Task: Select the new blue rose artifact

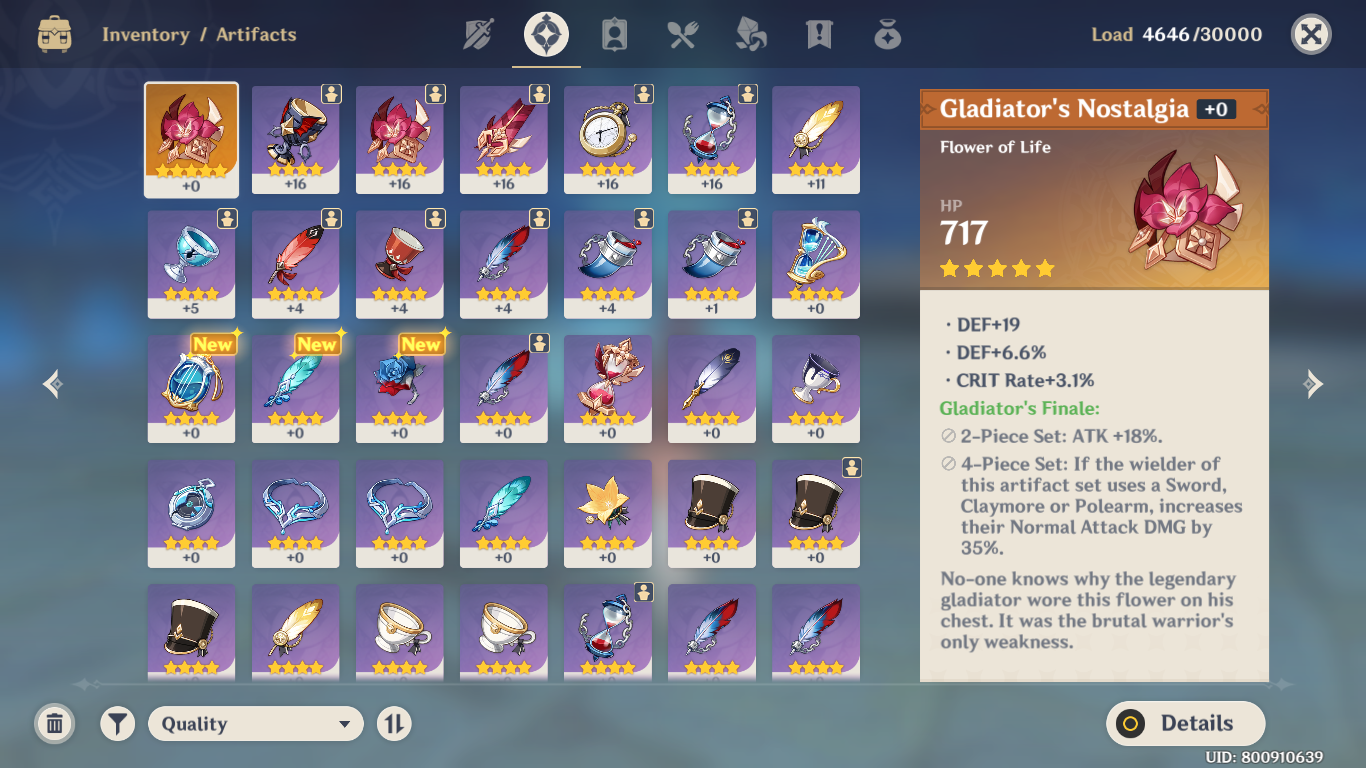Action: [399, 387]
